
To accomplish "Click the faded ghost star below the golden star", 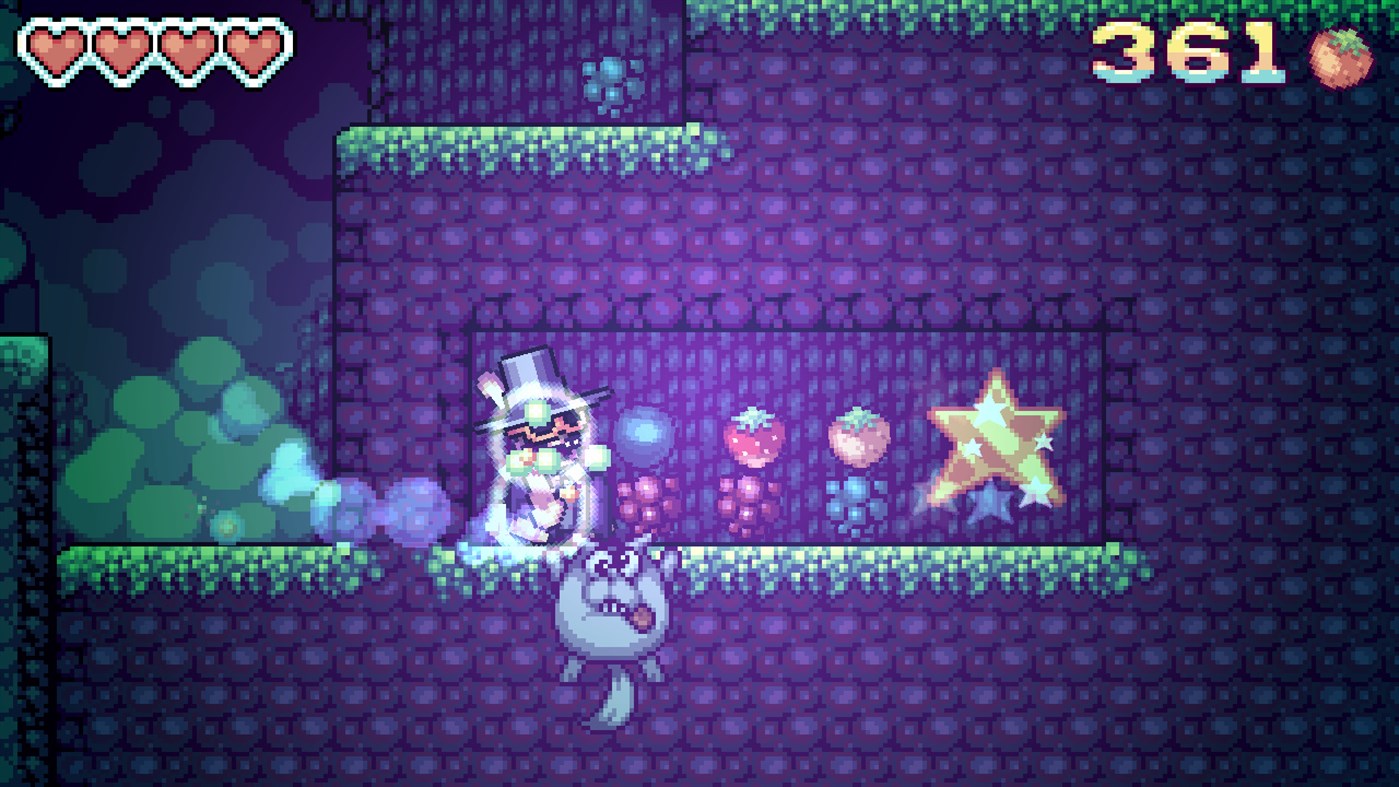I will coord(990,510).
